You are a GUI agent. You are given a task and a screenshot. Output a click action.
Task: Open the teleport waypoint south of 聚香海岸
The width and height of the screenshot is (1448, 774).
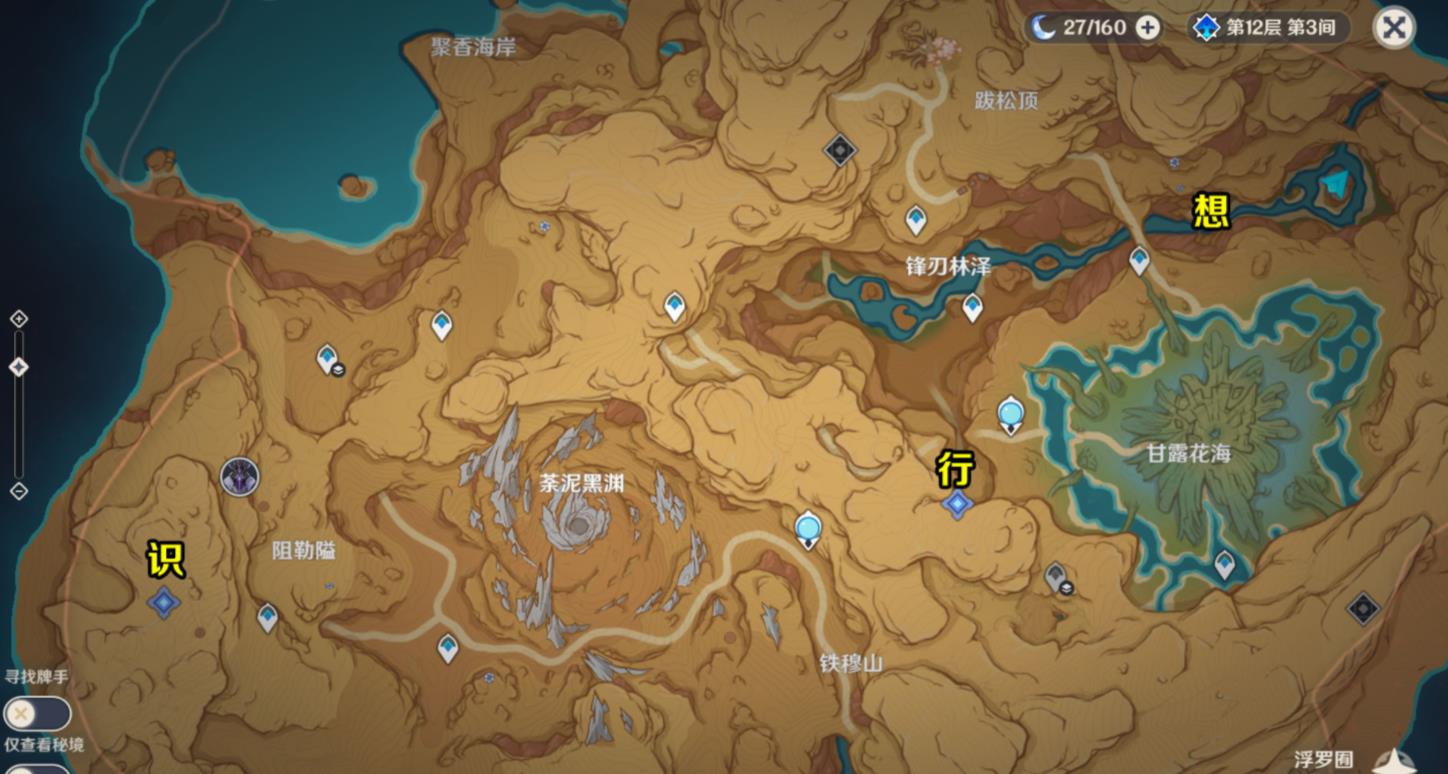click(x=440, y=325)
